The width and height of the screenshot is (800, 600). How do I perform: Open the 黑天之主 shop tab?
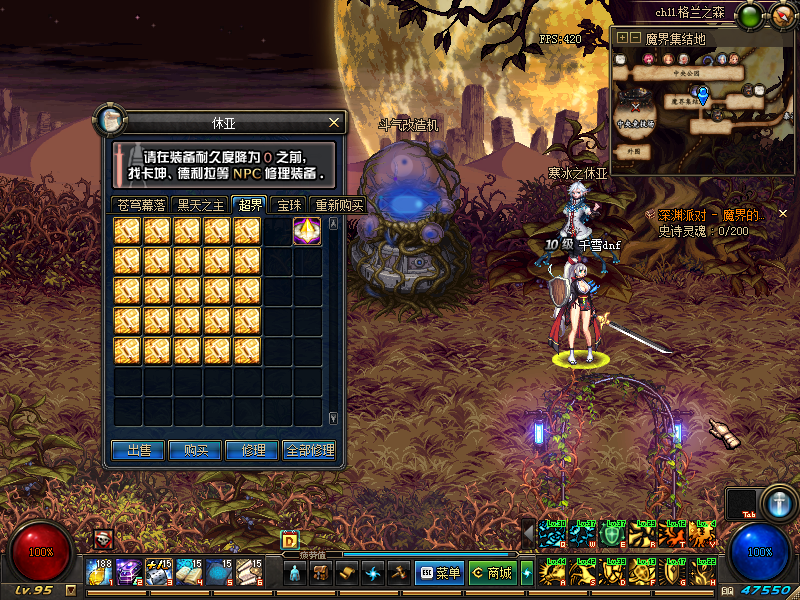(200, 205)
